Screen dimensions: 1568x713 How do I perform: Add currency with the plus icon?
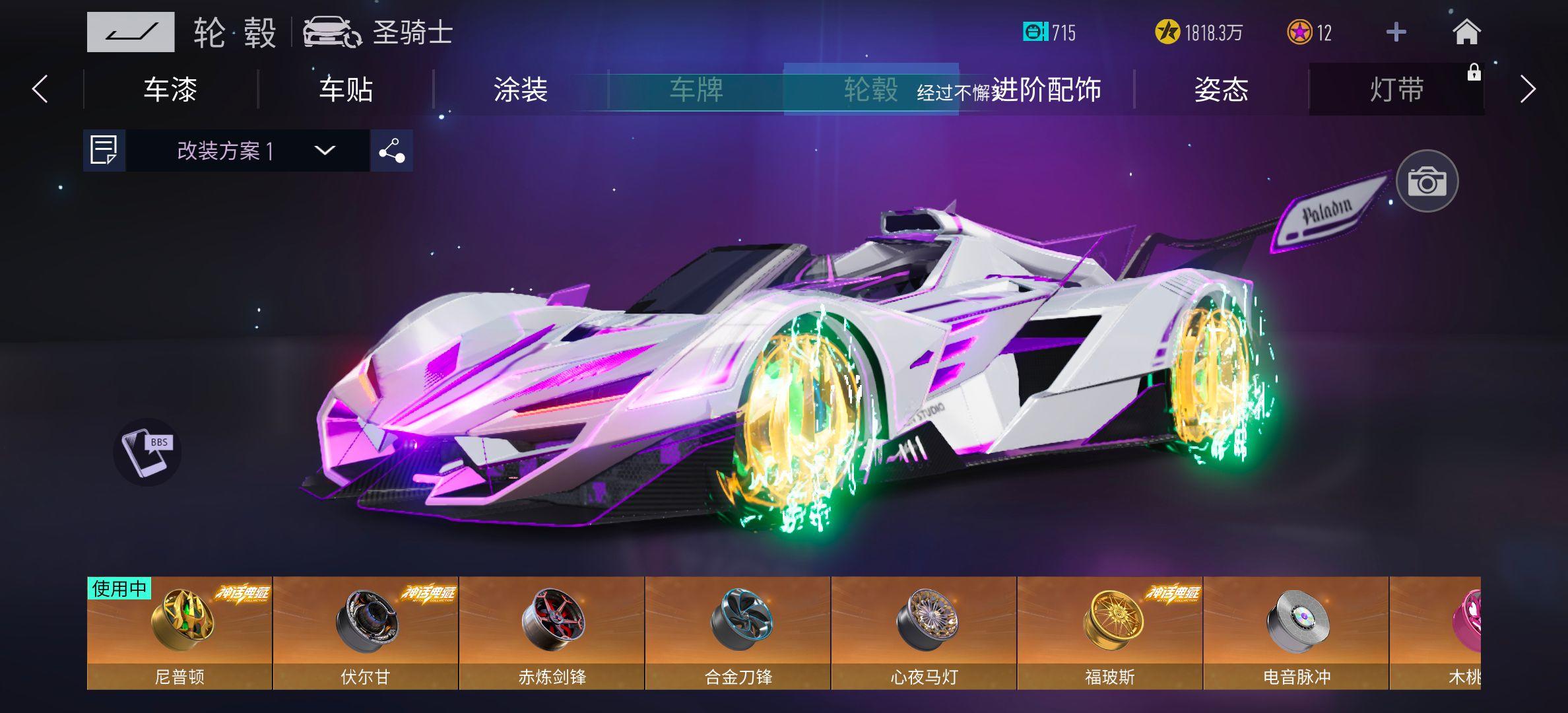tap(1396, 32)
